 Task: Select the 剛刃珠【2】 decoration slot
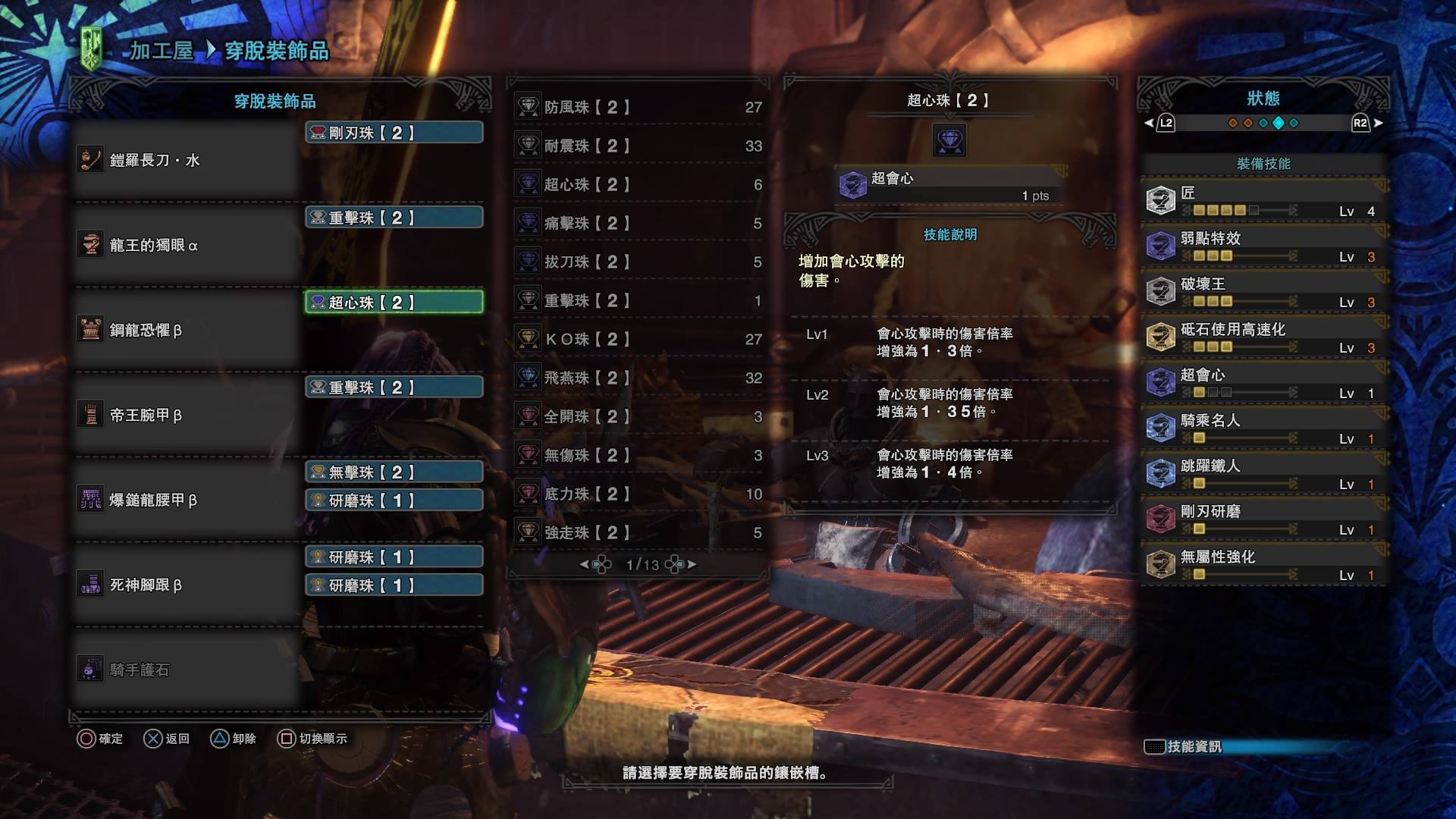point(394,133)
